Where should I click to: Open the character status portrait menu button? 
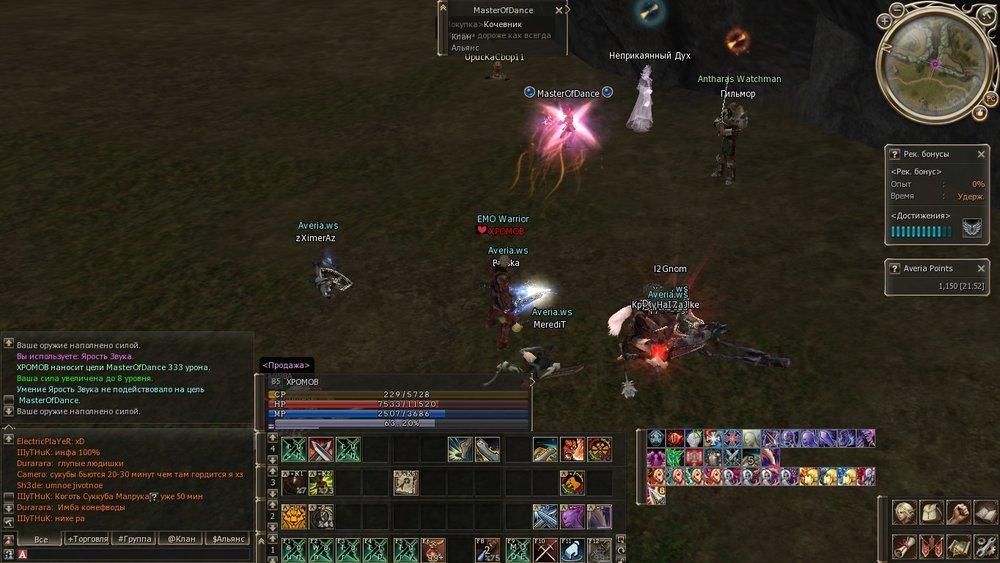pyautogui.click(x=904, y=513)
